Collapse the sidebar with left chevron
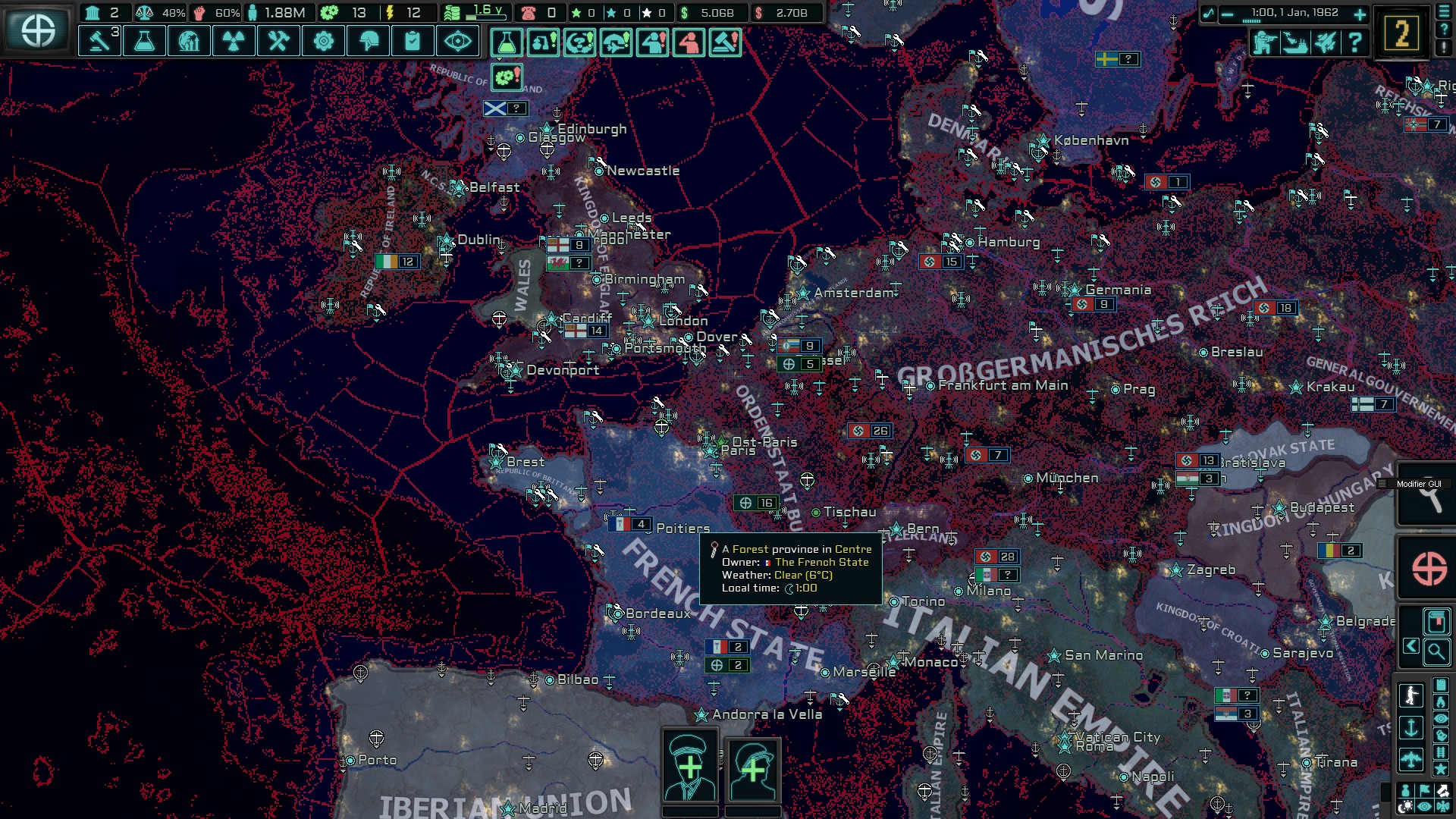1456x819 pixels. click(x=1411, y=646)
